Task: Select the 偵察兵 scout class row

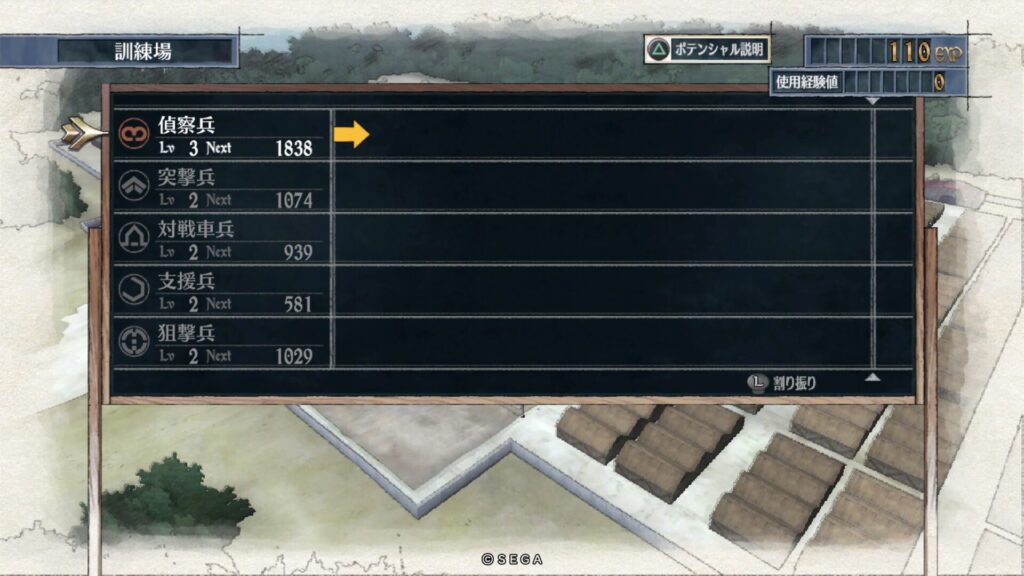Action: (x=222, y=135)
